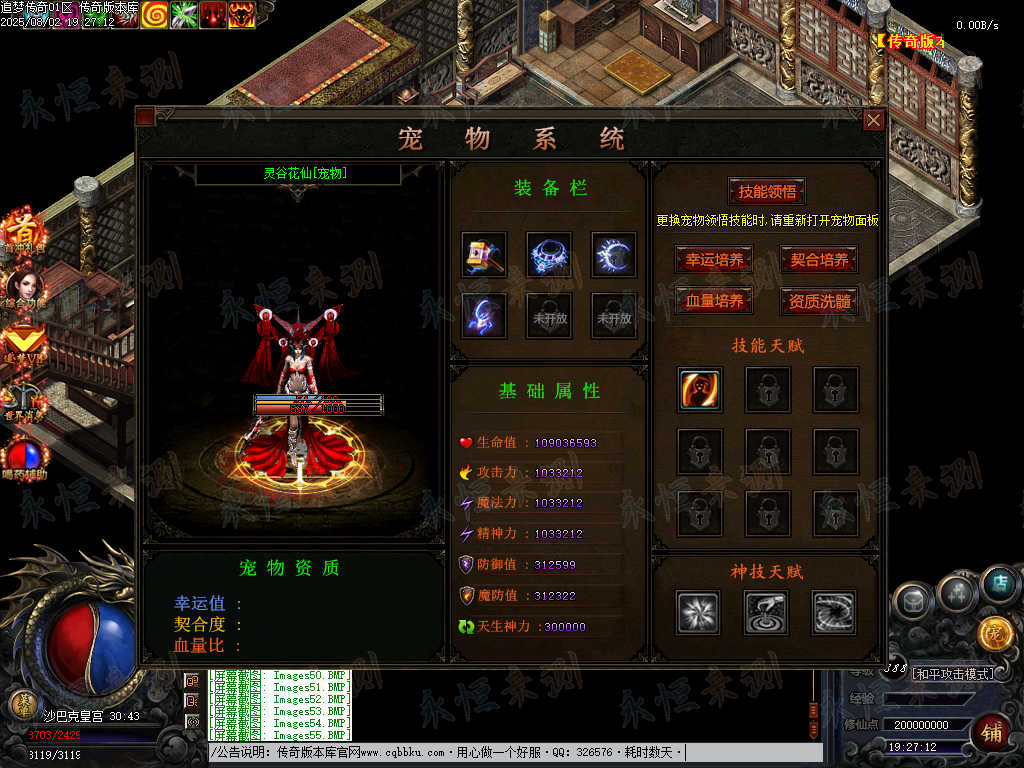Select the hammer equipment slot
Viewport: 1024px width, 768px height.
[484, 255]
